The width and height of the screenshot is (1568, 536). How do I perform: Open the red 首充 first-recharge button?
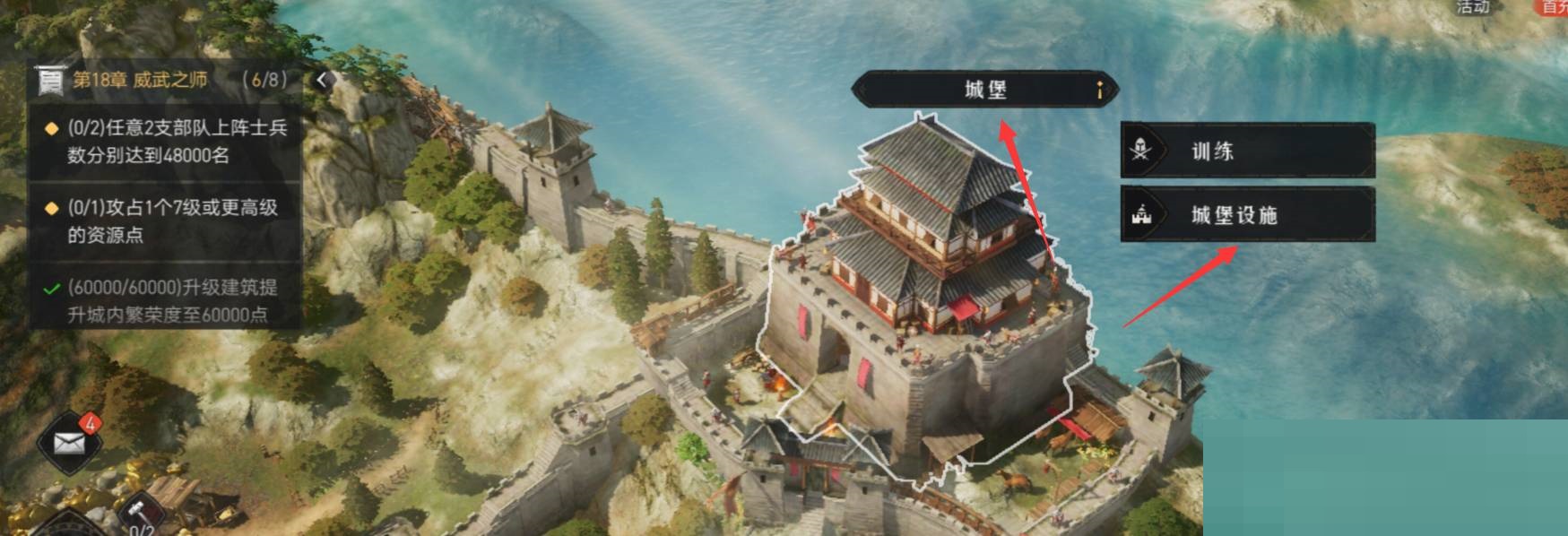click(1554, 7)
